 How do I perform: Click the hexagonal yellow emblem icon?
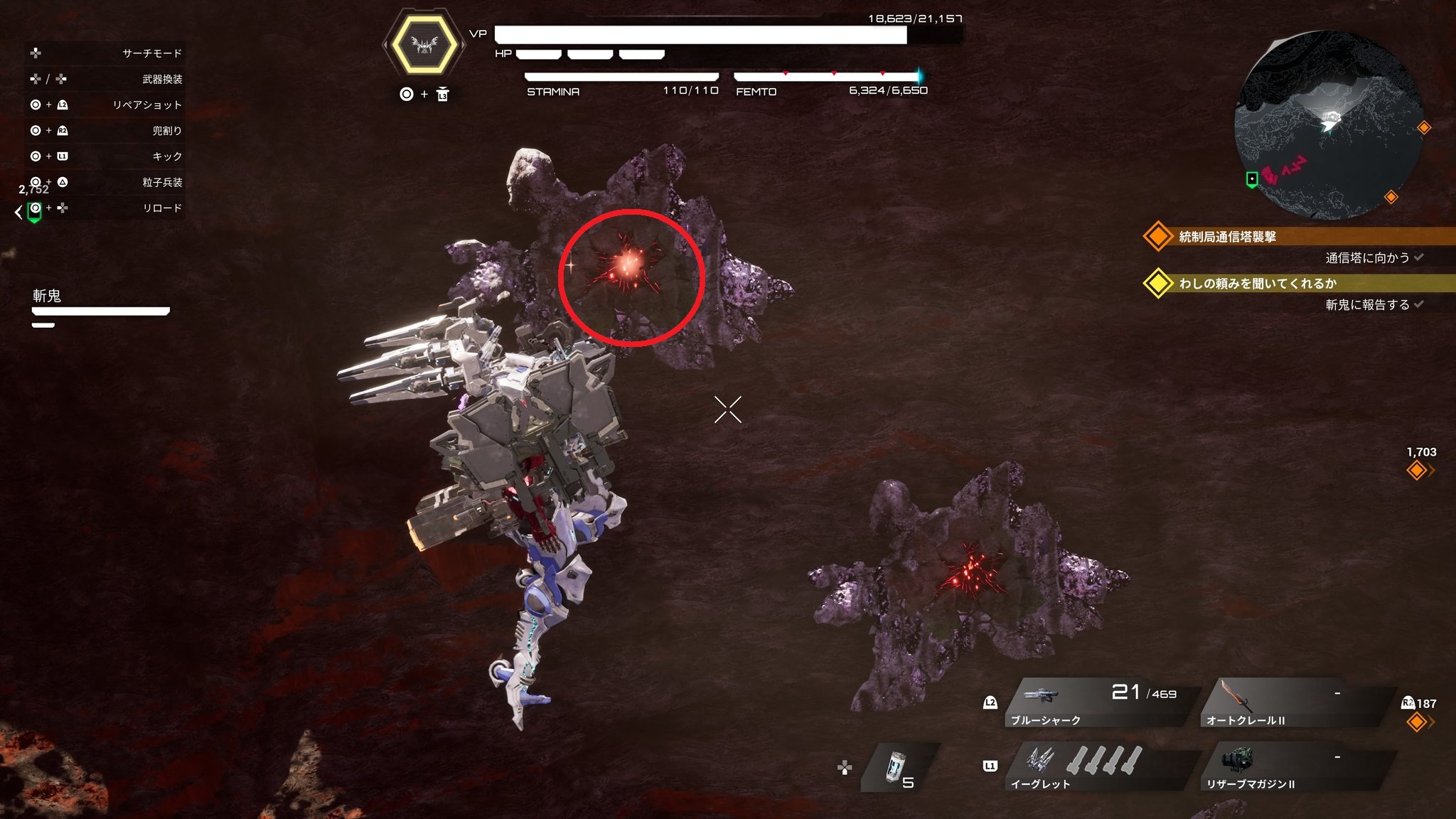[424, 45]
